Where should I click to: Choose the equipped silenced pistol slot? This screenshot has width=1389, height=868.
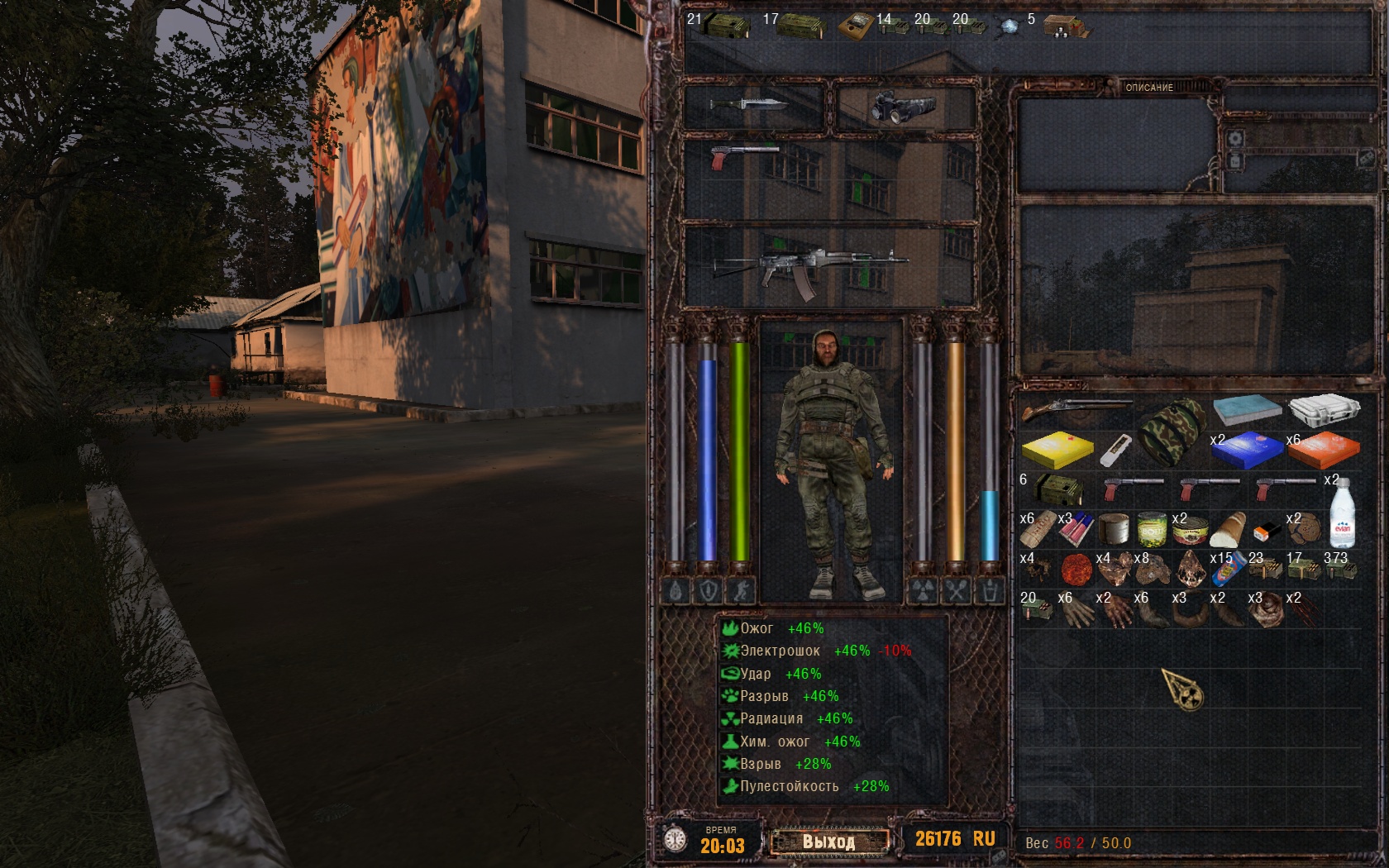click(744, 155)
